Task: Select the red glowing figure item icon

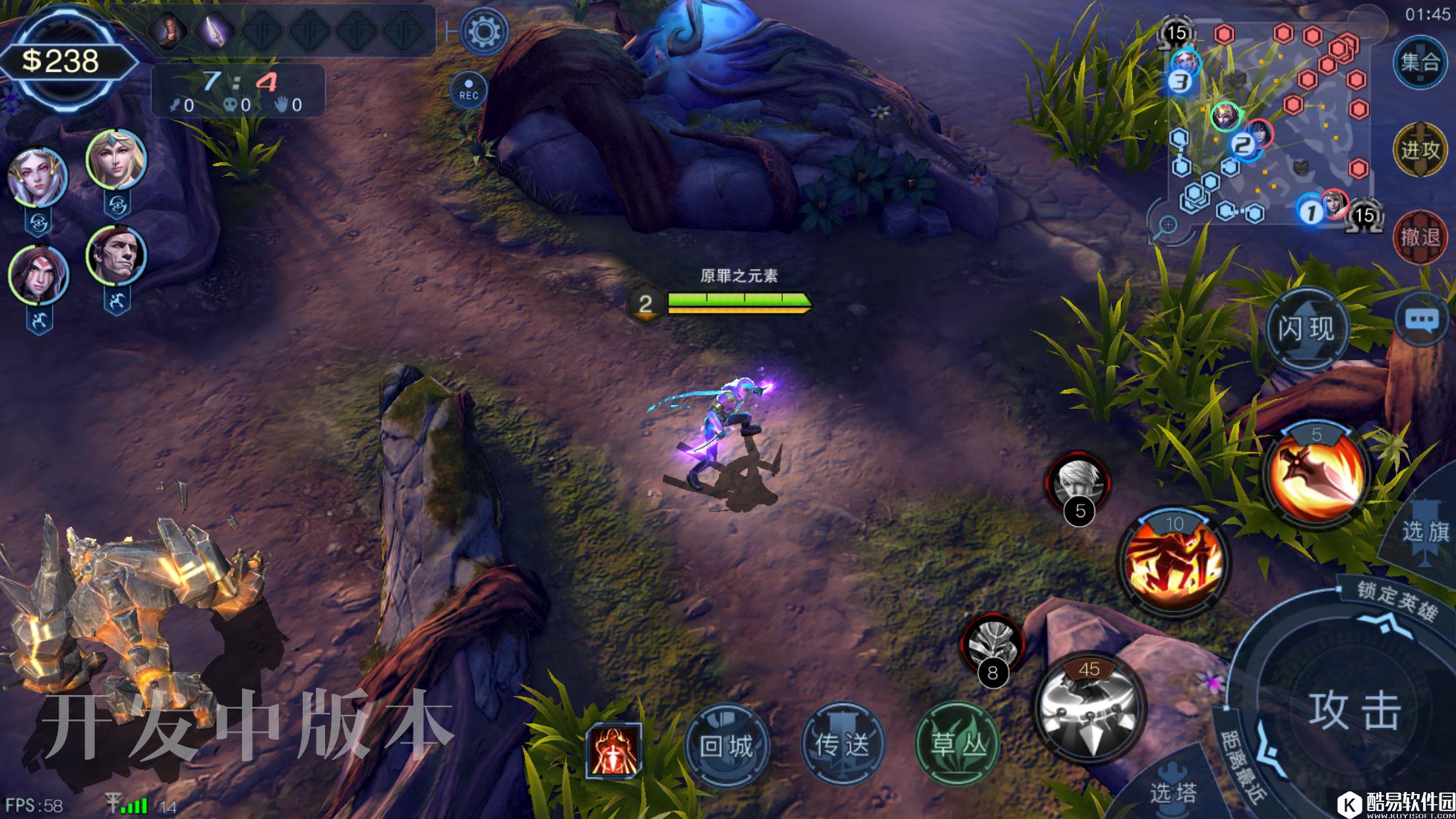Action: click(x=613, y=750)
